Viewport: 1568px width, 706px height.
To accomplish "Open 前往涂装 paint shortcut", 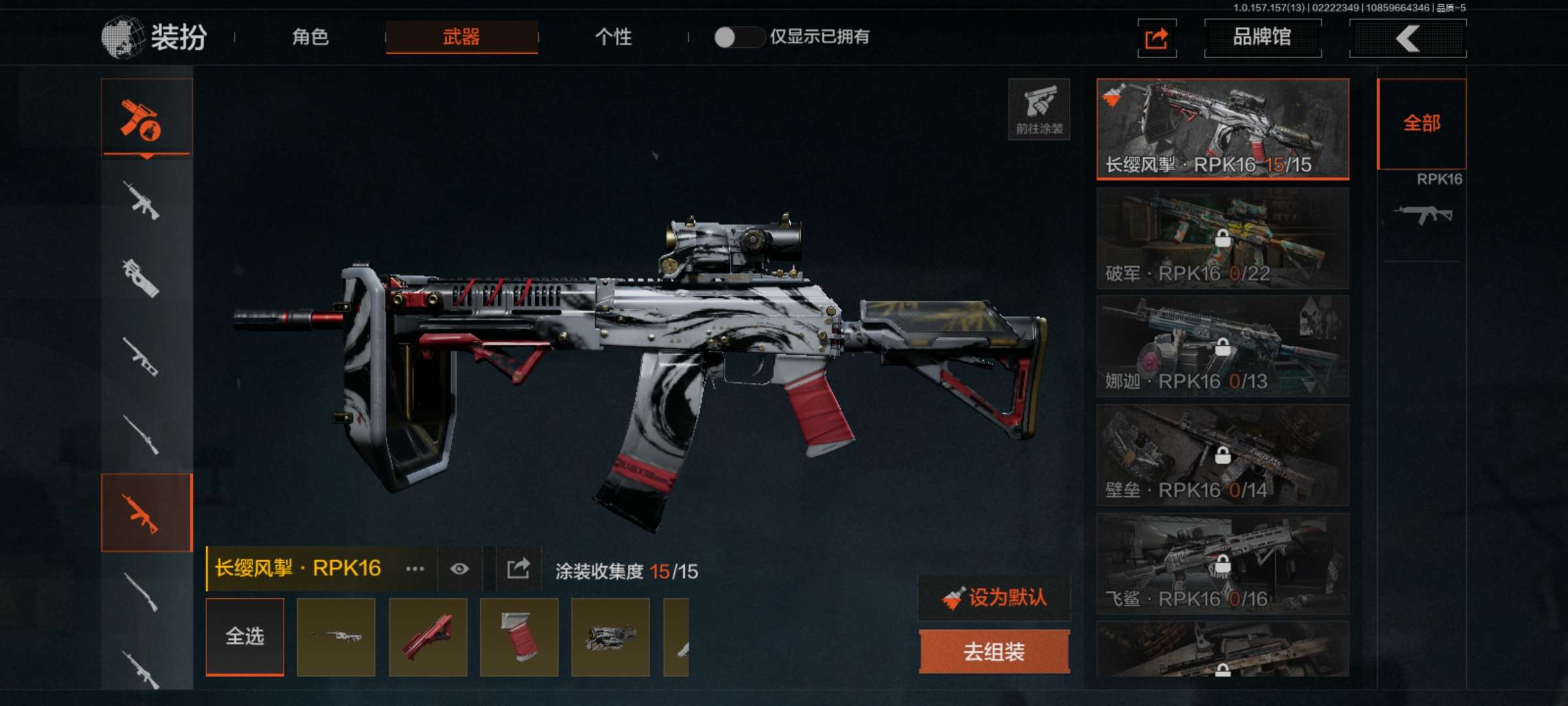I will 1039,109.
